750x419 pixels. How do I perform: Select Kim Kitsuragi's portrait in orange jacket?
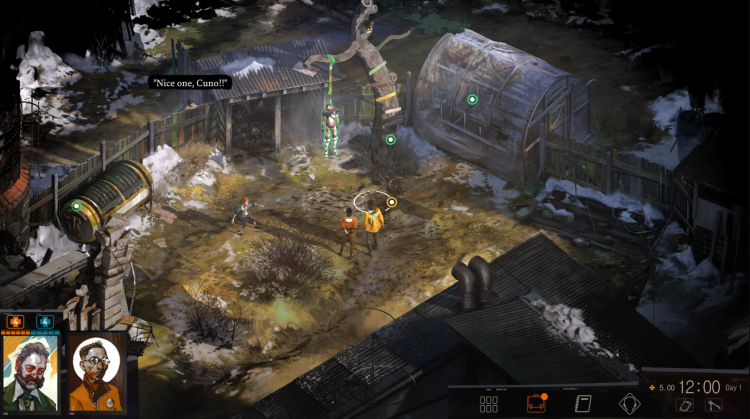(x=96, y=372)
